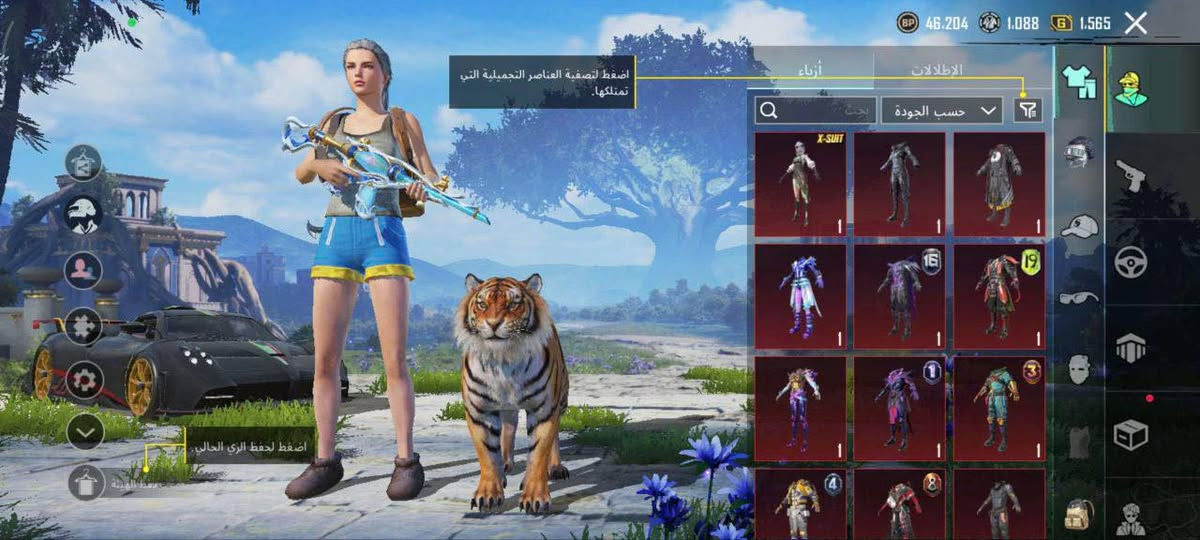Save the current outfit with the hanger button
The width and height of the screenshot is (1200, 540).
[86, 483]
